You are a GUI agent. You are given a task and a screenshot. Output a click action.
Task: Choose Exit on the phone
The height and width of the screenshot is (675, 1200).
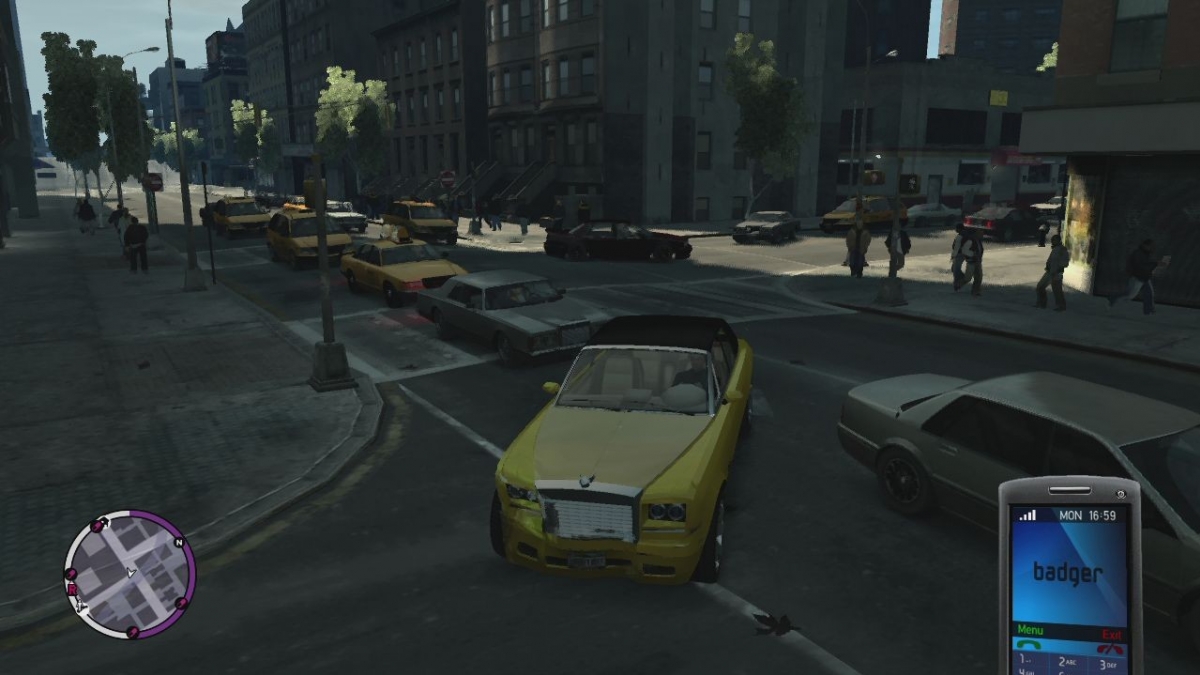click(1111, 634)
